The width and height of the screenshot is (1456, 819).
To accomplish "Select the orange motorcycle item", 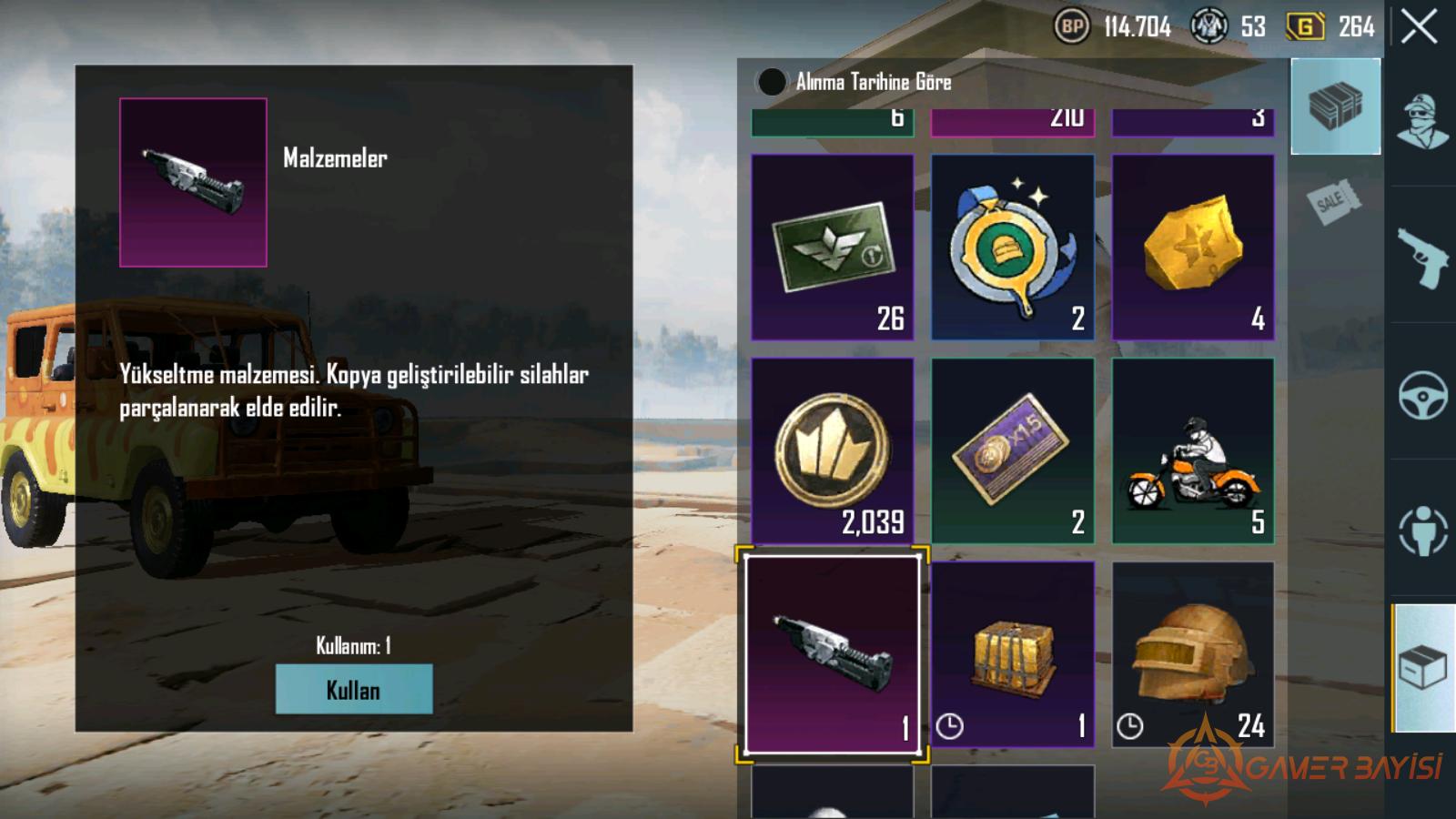I will 1192,450.
